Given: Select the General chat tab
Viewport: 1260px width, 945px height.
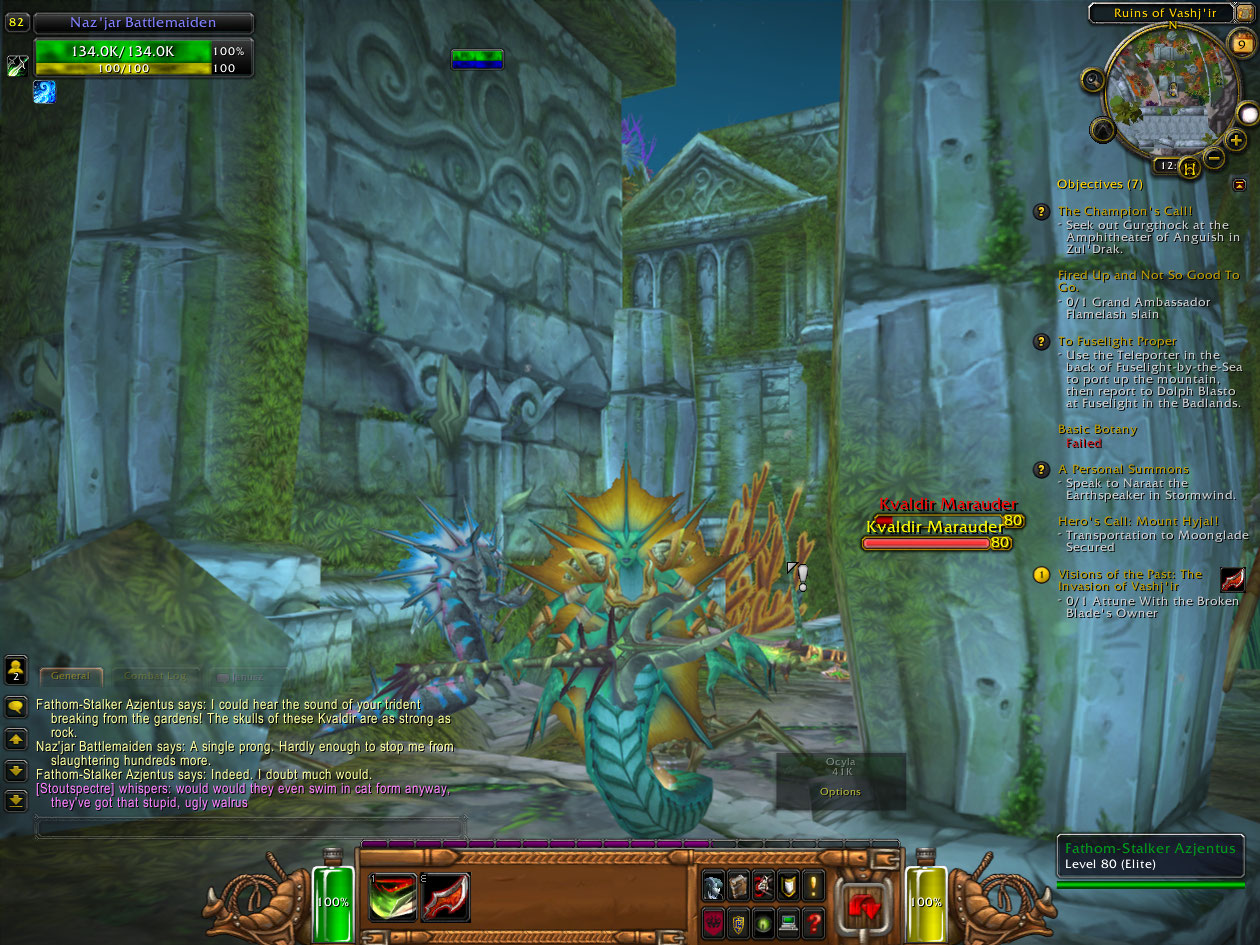Looking at the screenshot, I should click(70, 676).
